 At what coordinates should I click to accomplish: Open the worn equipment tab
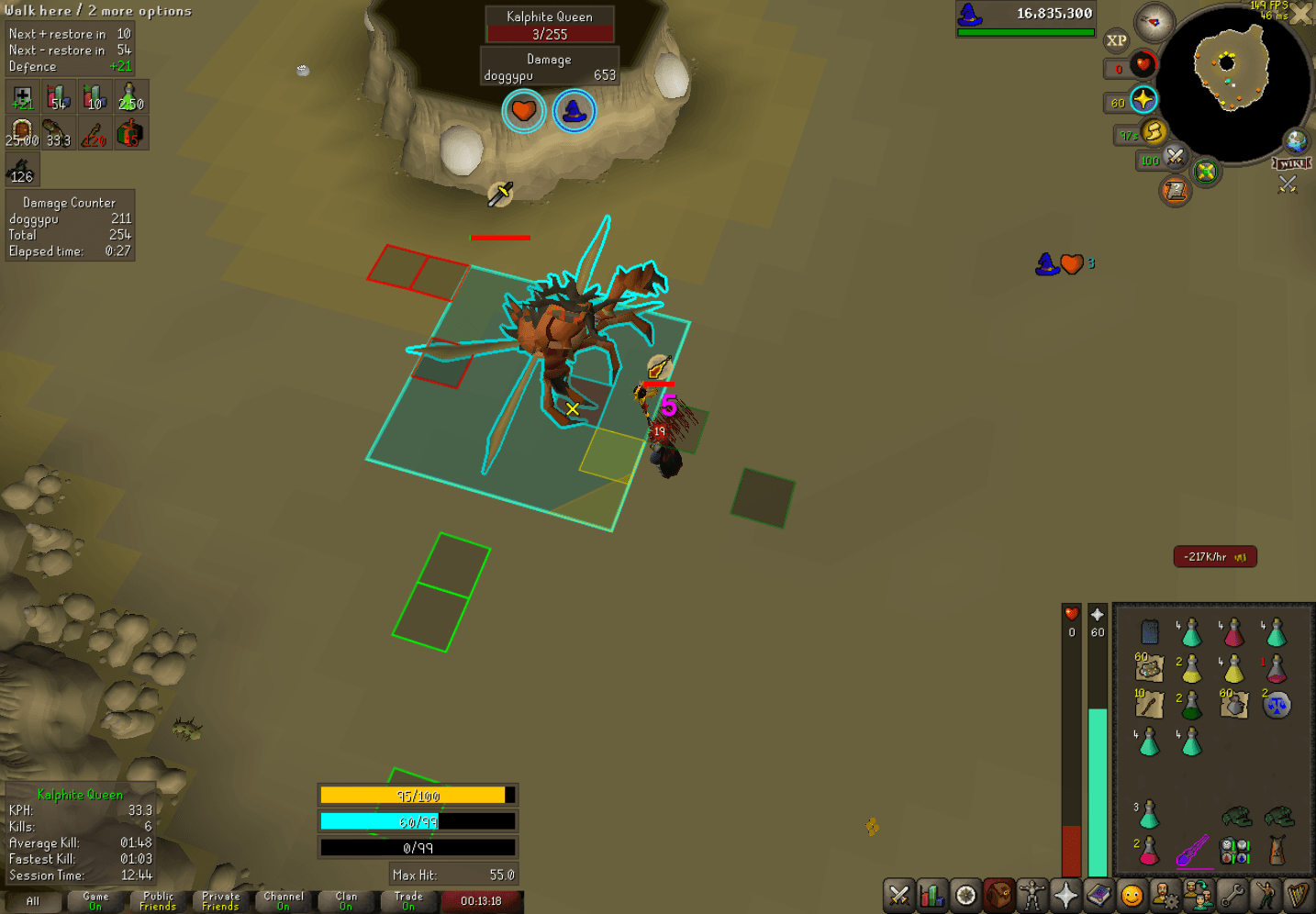pos(1033,895)
